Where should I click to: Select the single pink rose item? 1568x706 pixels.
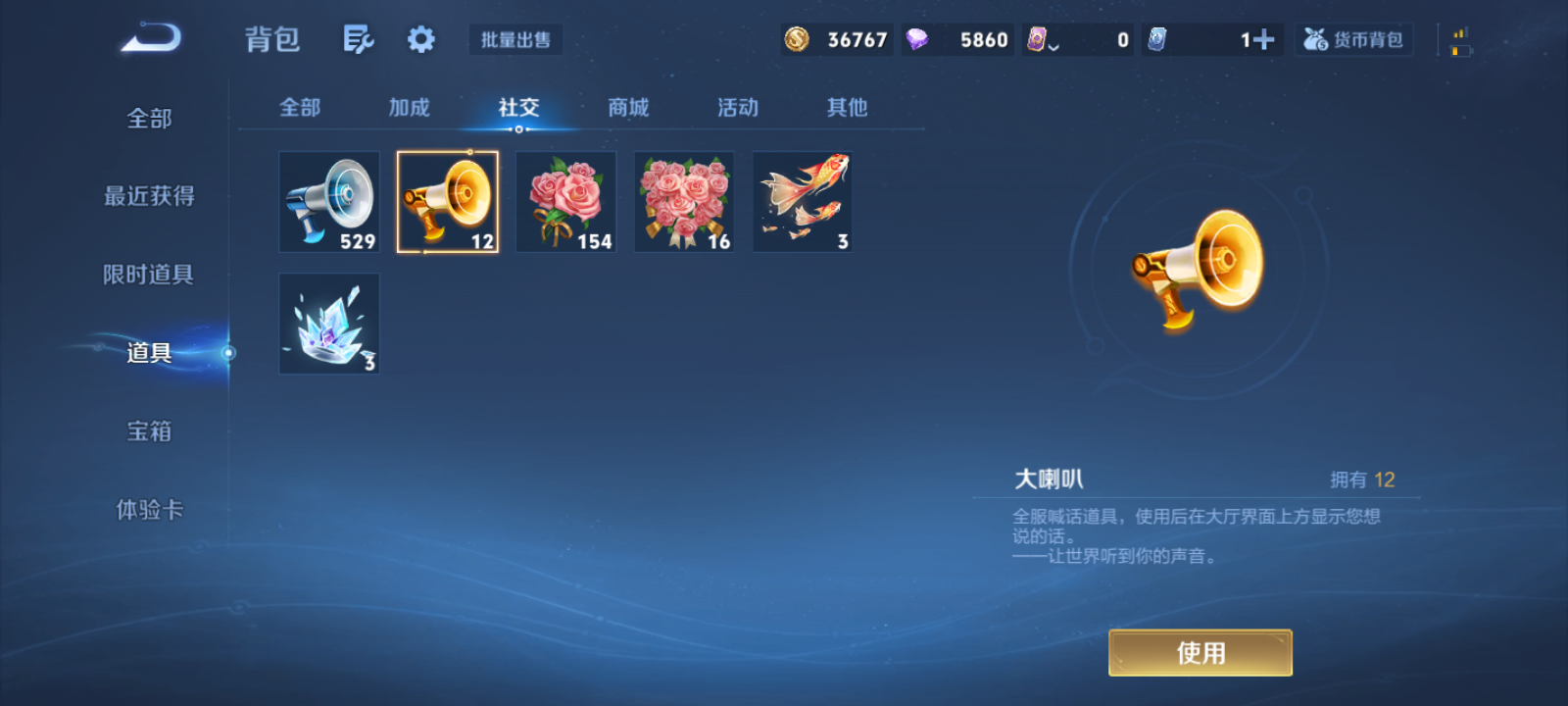click(565, 201)
